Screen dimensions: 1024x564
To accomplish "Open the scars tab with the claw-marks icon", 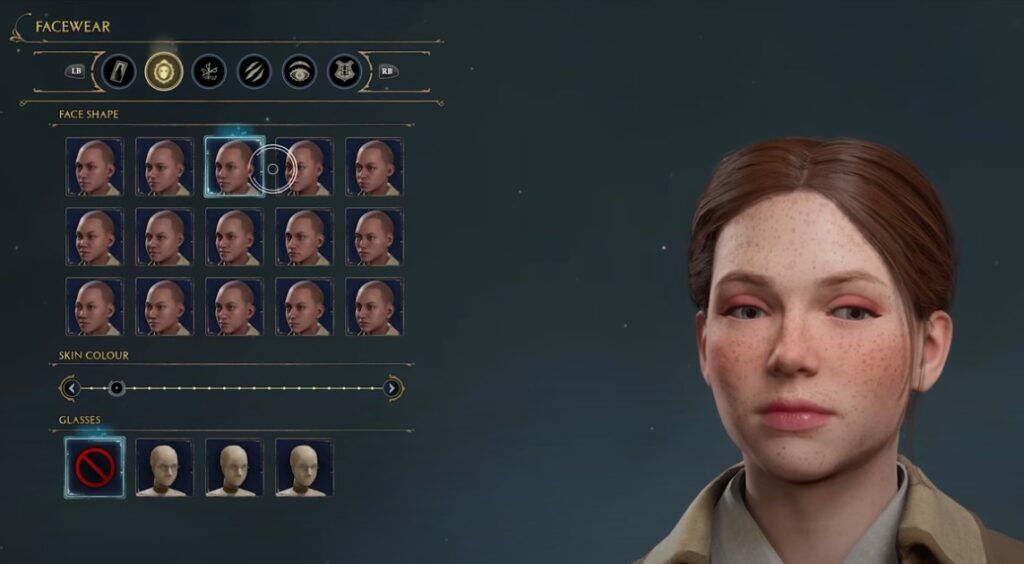I will point(254,71).
